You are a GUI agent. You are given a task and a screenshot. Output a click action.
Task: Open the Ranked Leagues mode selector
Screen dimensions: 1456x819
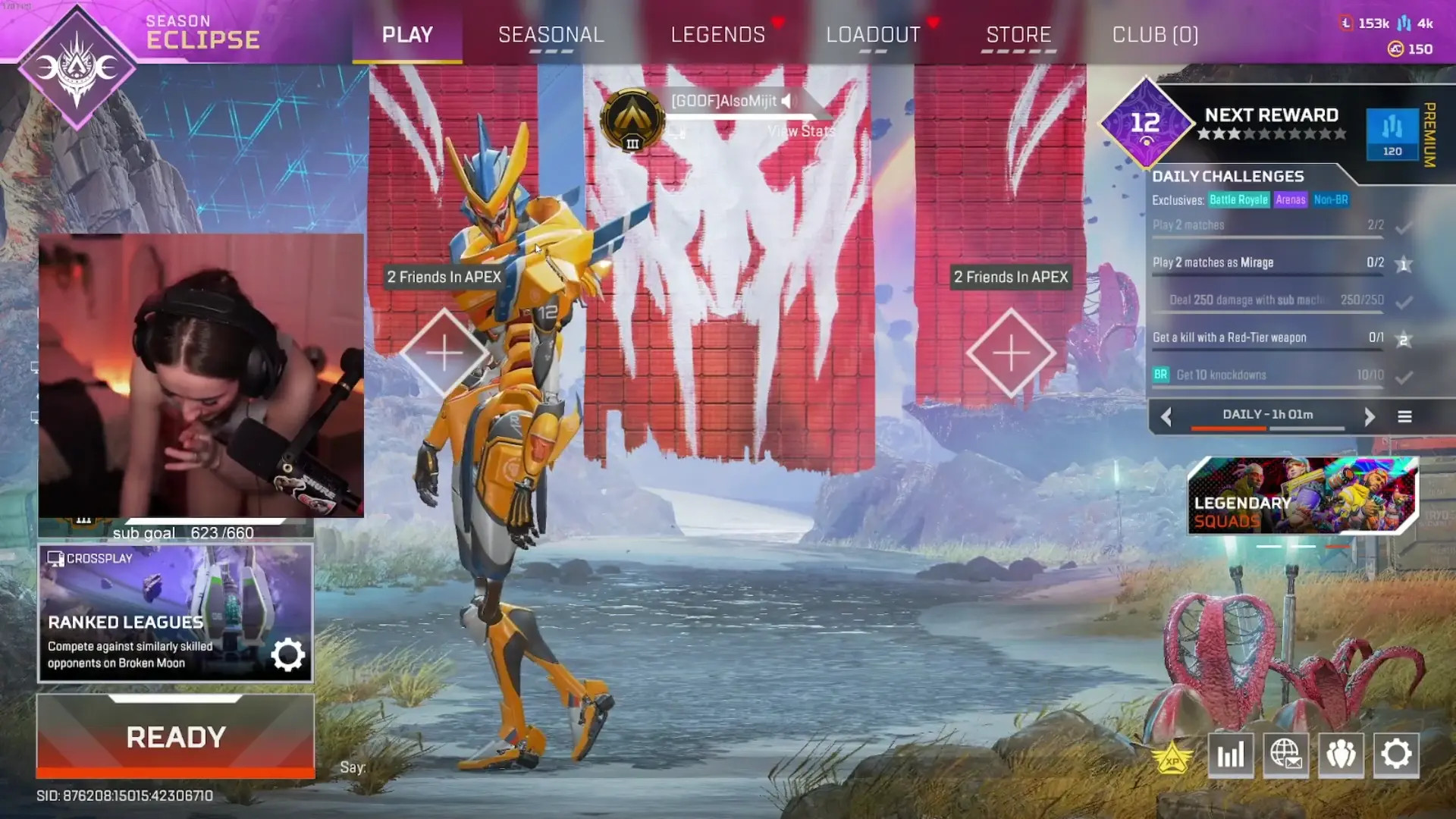(x=175, y=613)
